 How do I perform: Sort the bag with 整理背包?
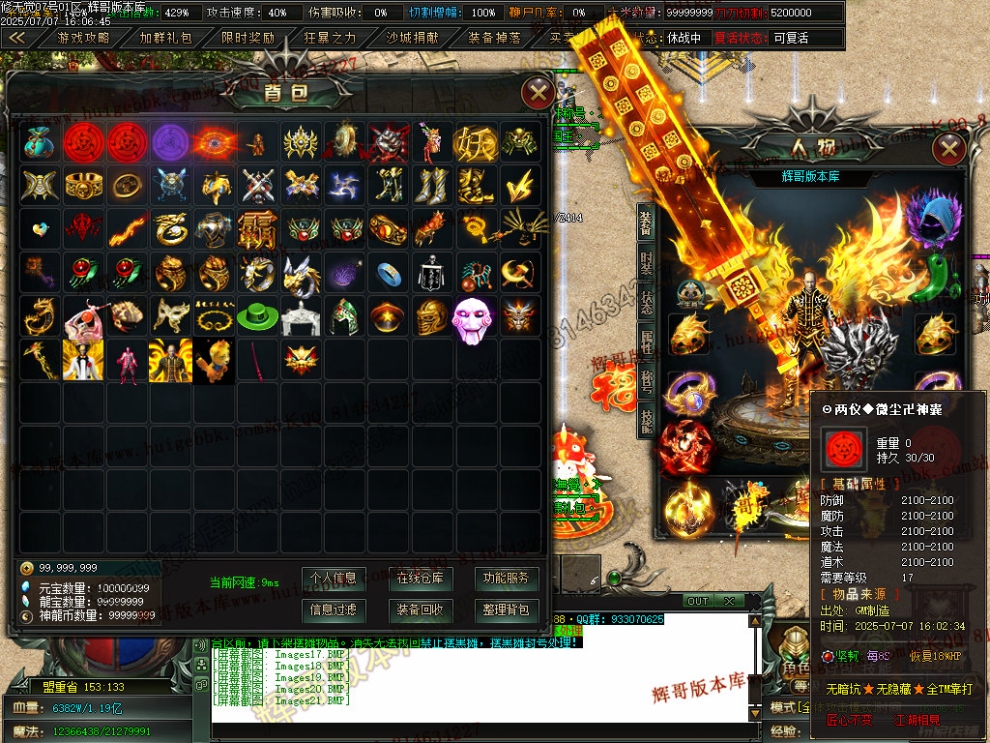507,609
